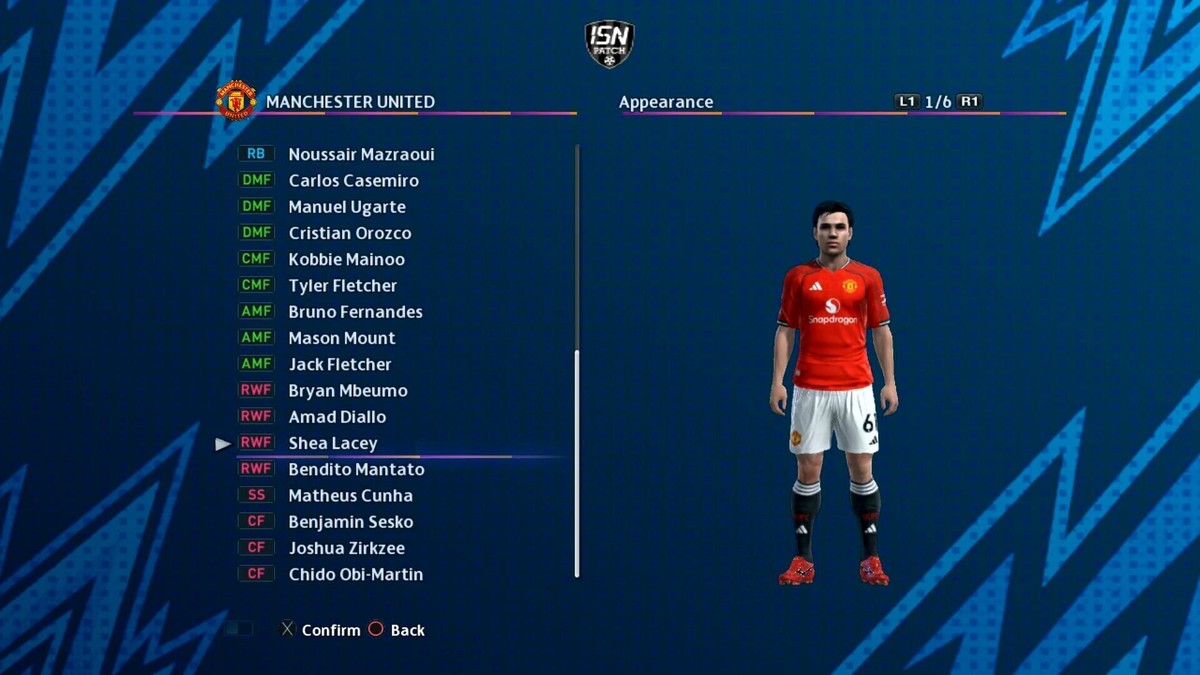Screen dimensions: 1200x675
Task: Pick Amad Diallo from the roster
Action: (x=337, y=417)
